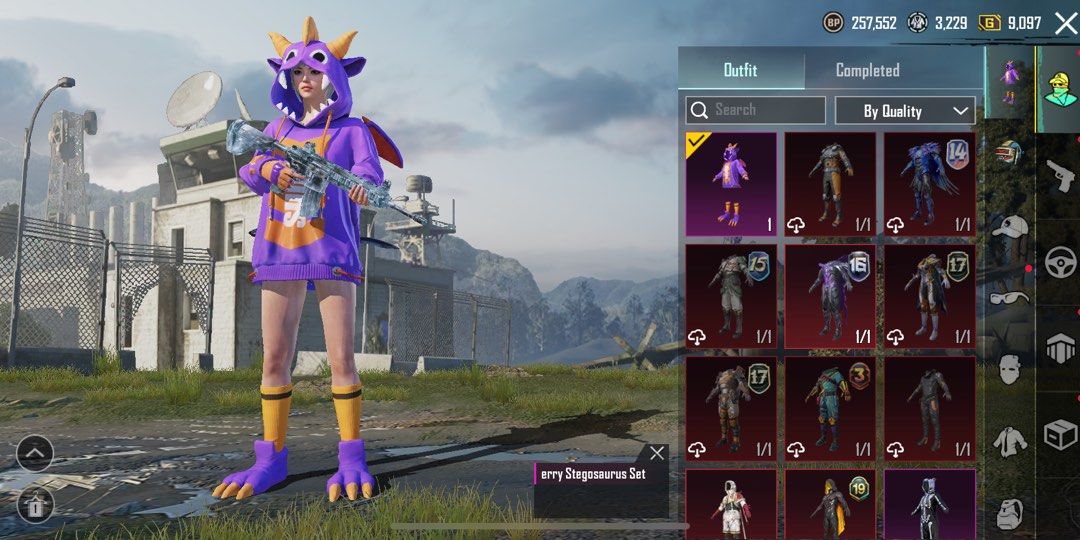Image resolution: width=1080 pixels, height=540 pixels.
Task: Open the steering wheel vehicle skins section
Action: [1059, 262]
